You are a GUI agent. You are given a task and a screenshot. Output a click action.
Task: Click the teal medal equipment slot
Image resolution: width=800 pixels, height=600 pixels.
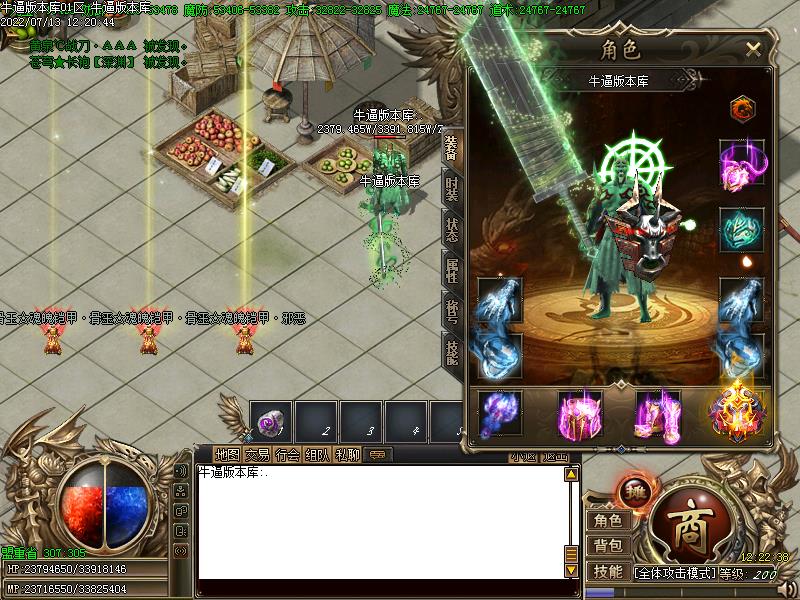741,228
